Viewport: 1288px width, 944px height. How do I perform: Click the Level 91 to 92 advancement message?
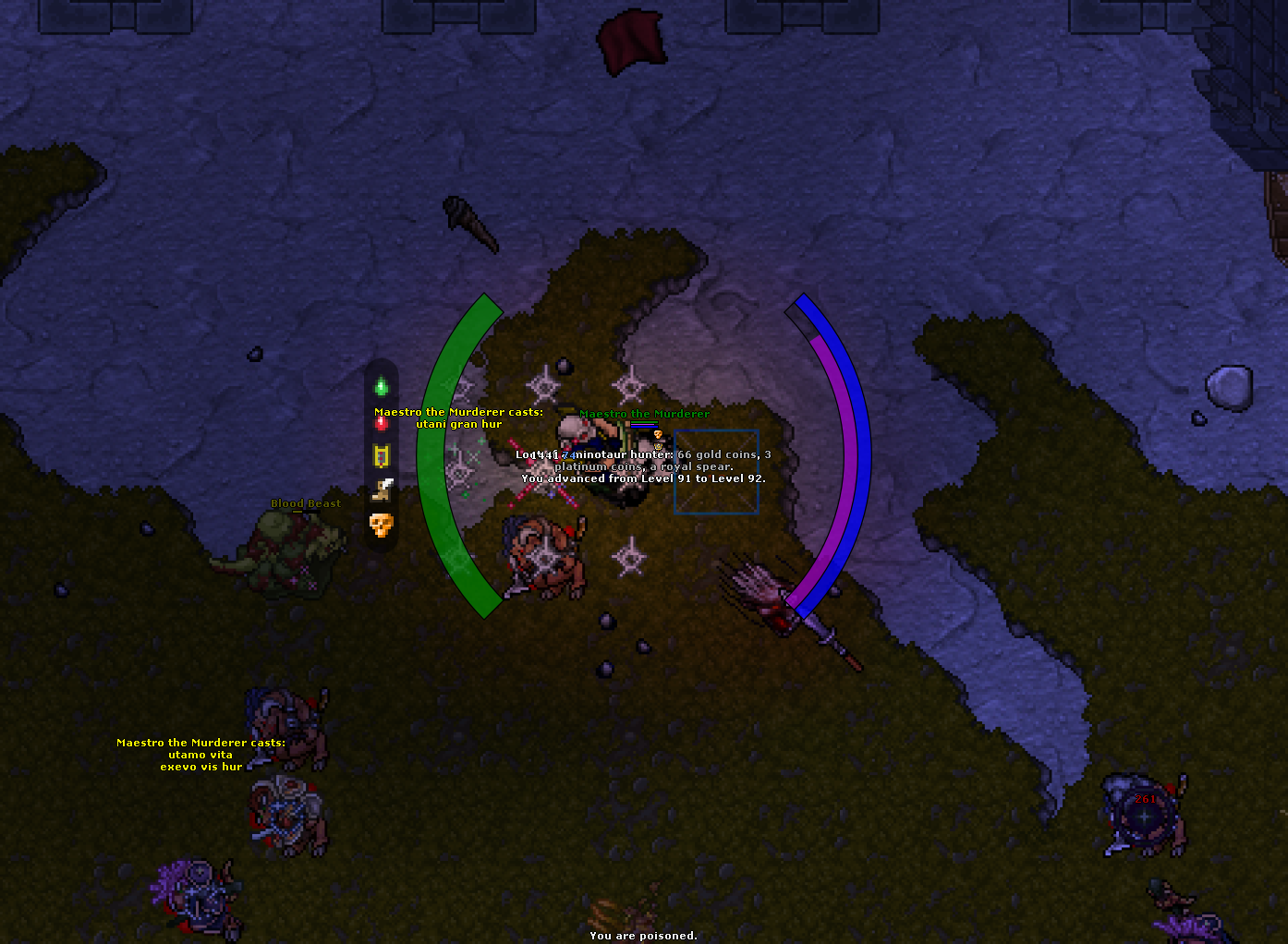644,478
